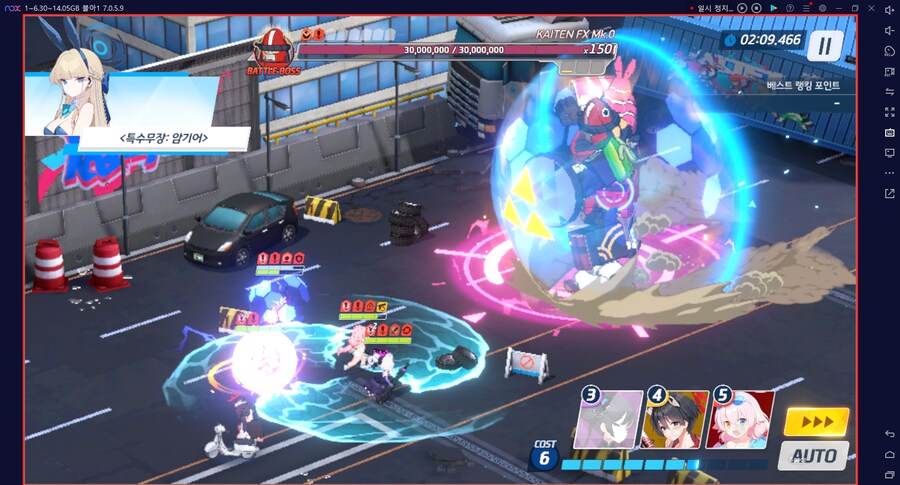Open the emulator settings gear
Screen dimensions: 900x485
[x=822, y=8]
